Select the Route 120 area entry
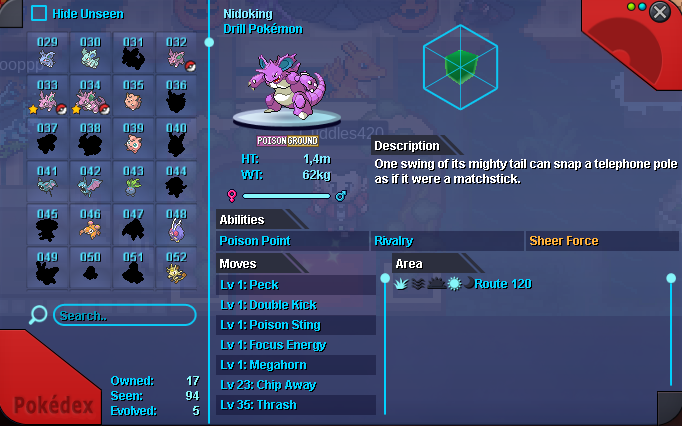The image size is (682, 426). pos(503,284)
